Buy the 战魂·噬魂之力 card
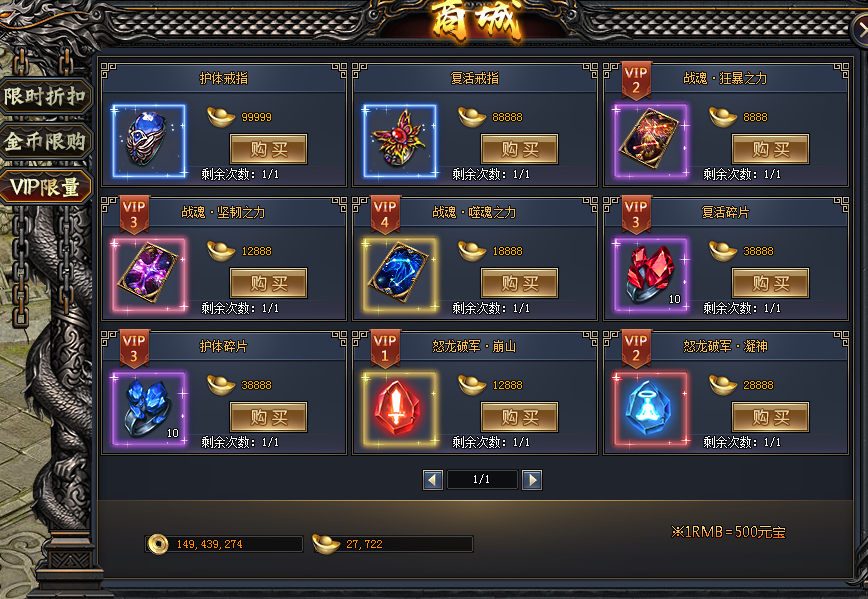Image resolution: width=868 pixels, height=599 pixels. 519,284
